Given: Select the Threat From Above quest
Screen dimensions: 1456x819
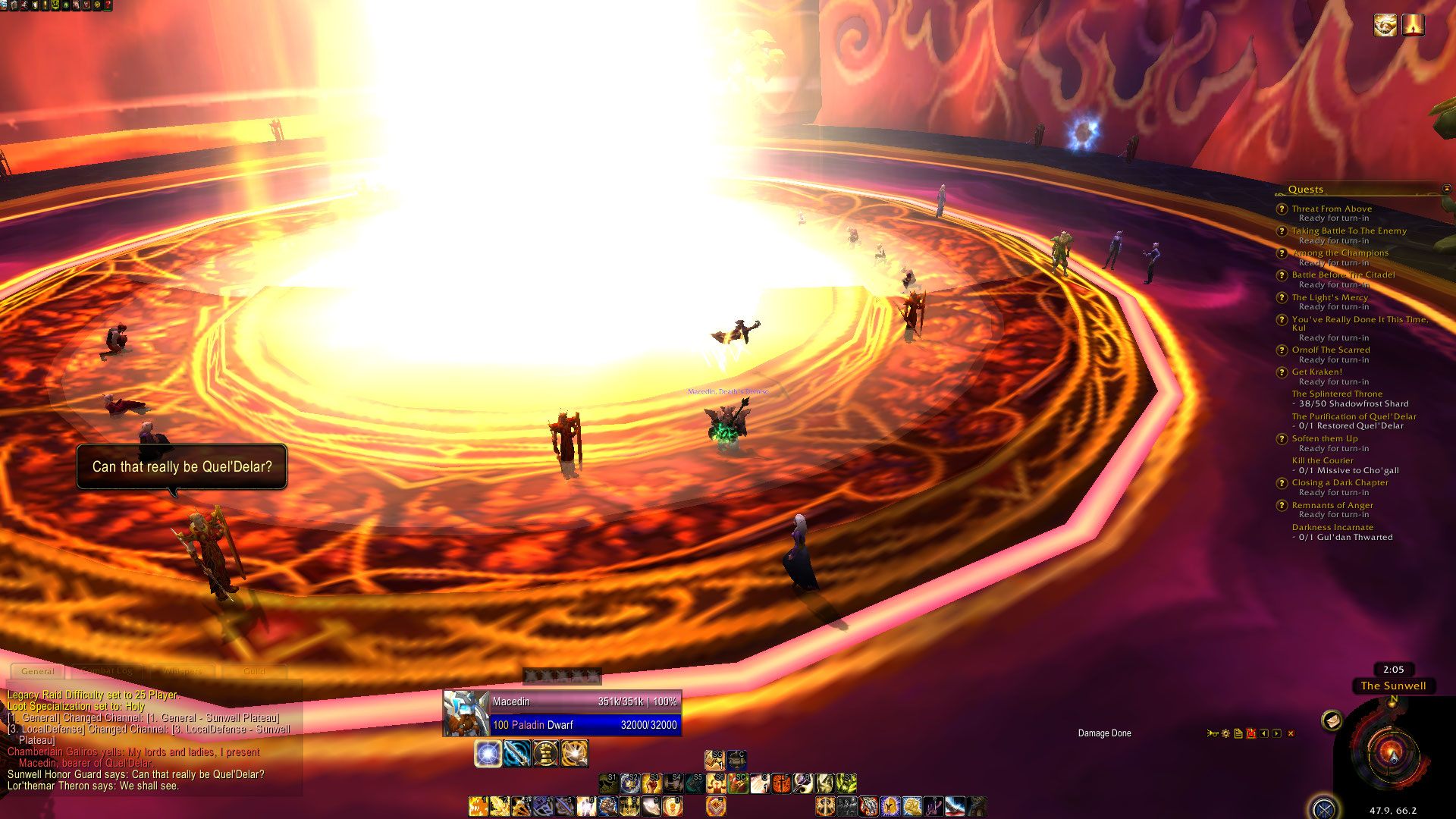Looking at the screenshot, I should [x=1332, y=209].
